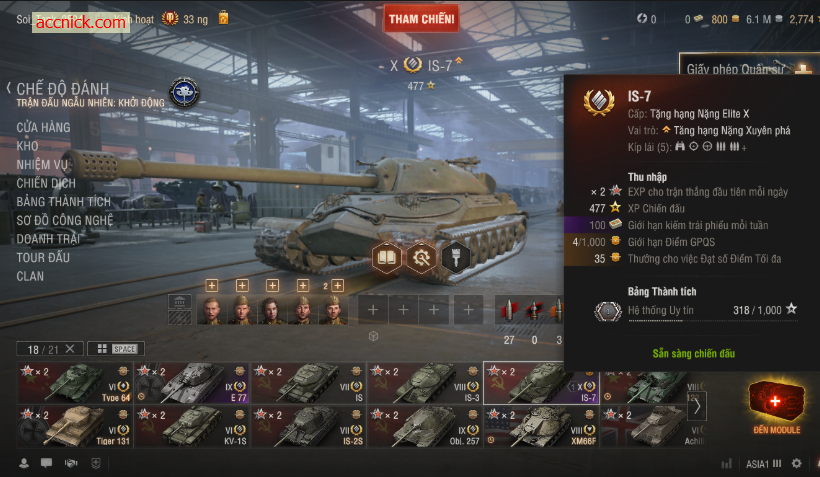Open settings gear icon in bottom bar
This screenshot has height=477, width=820.
click(x=797, y=464)
